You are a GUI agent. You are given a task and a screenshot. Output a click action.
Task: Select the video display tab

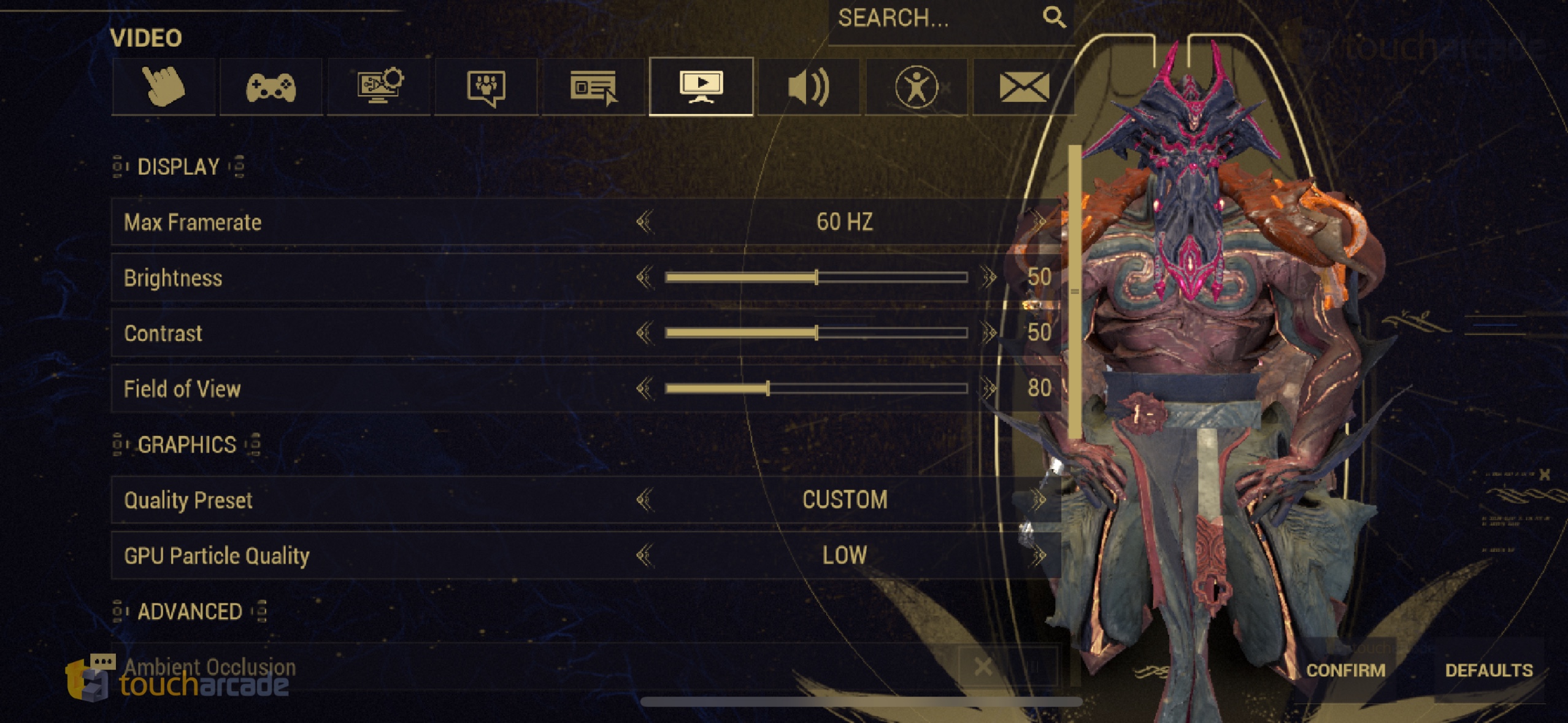point(701,86)
